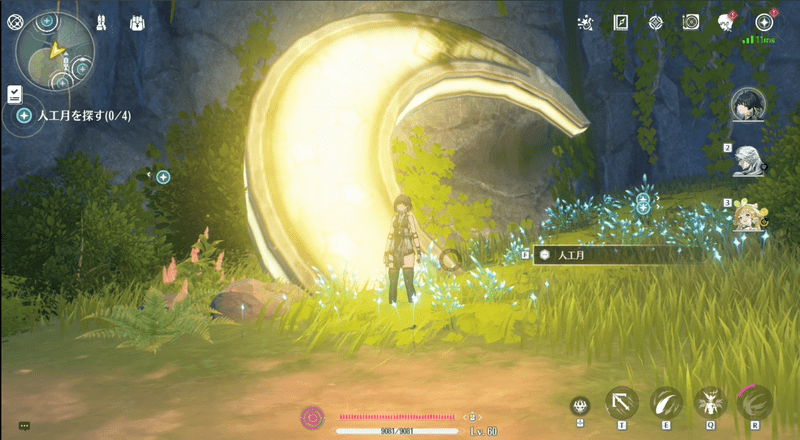Image resolution: width=800 pixels, height=440 pixels.
Task: Open the twin-figure icon near the minimap
Action: [101, 21]
